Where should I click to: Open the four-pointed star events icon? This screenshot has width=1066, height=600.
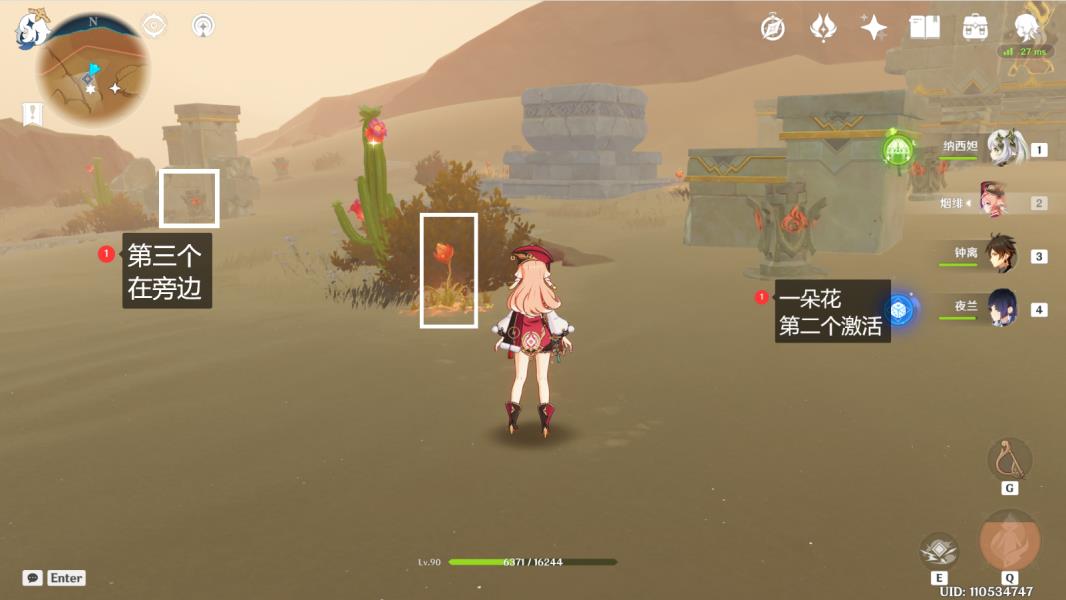[x=874, y=28]
